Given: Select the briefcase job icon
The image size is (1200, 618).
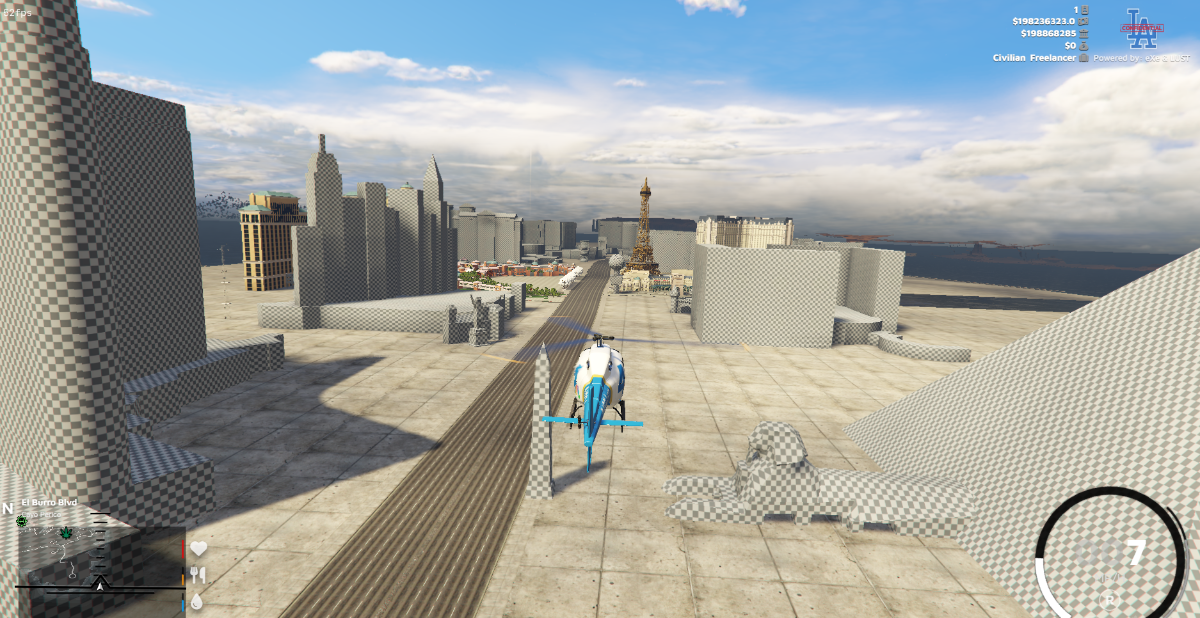Looking at the screenshot, I should point(1083,58).
